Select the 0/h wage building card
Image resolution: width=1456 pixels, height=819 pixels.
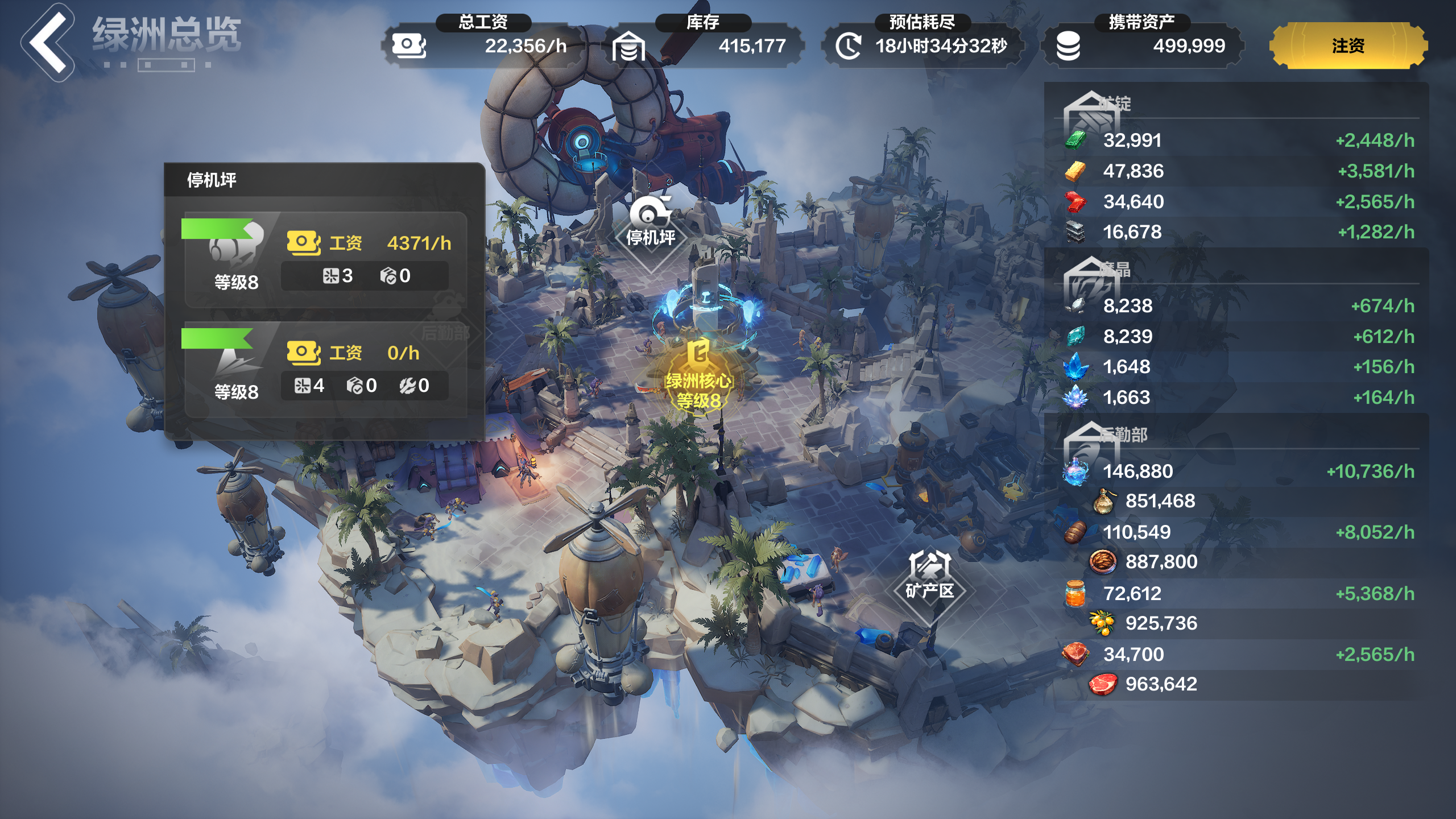point(325,370)
